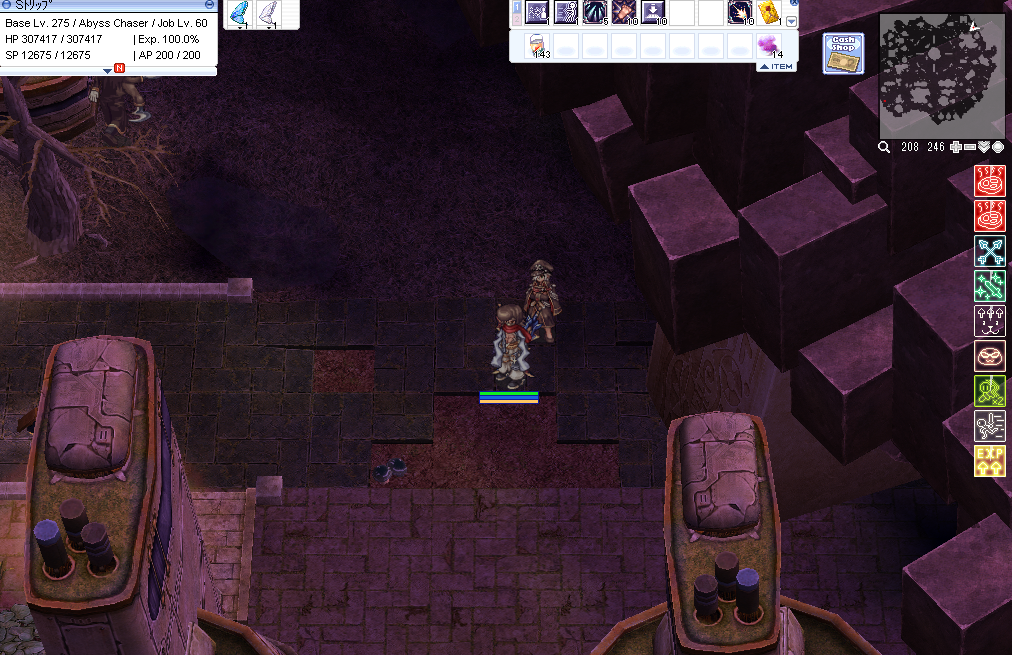Expand the character status window arrow
The image size is (1012, 655).
[108, 70]
